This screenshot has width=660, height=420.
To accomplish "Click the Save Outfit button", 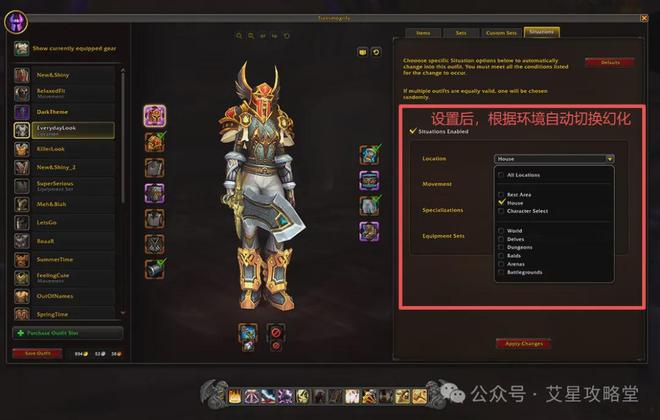I will [36, 353].
